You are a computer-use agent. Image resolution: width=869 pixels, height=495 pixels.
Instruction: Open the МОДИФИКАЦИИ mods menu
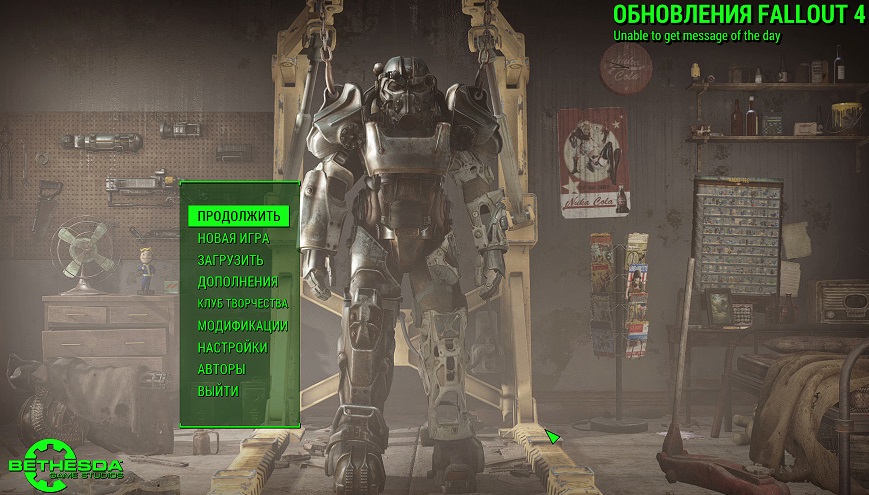[x=242, y=325]
